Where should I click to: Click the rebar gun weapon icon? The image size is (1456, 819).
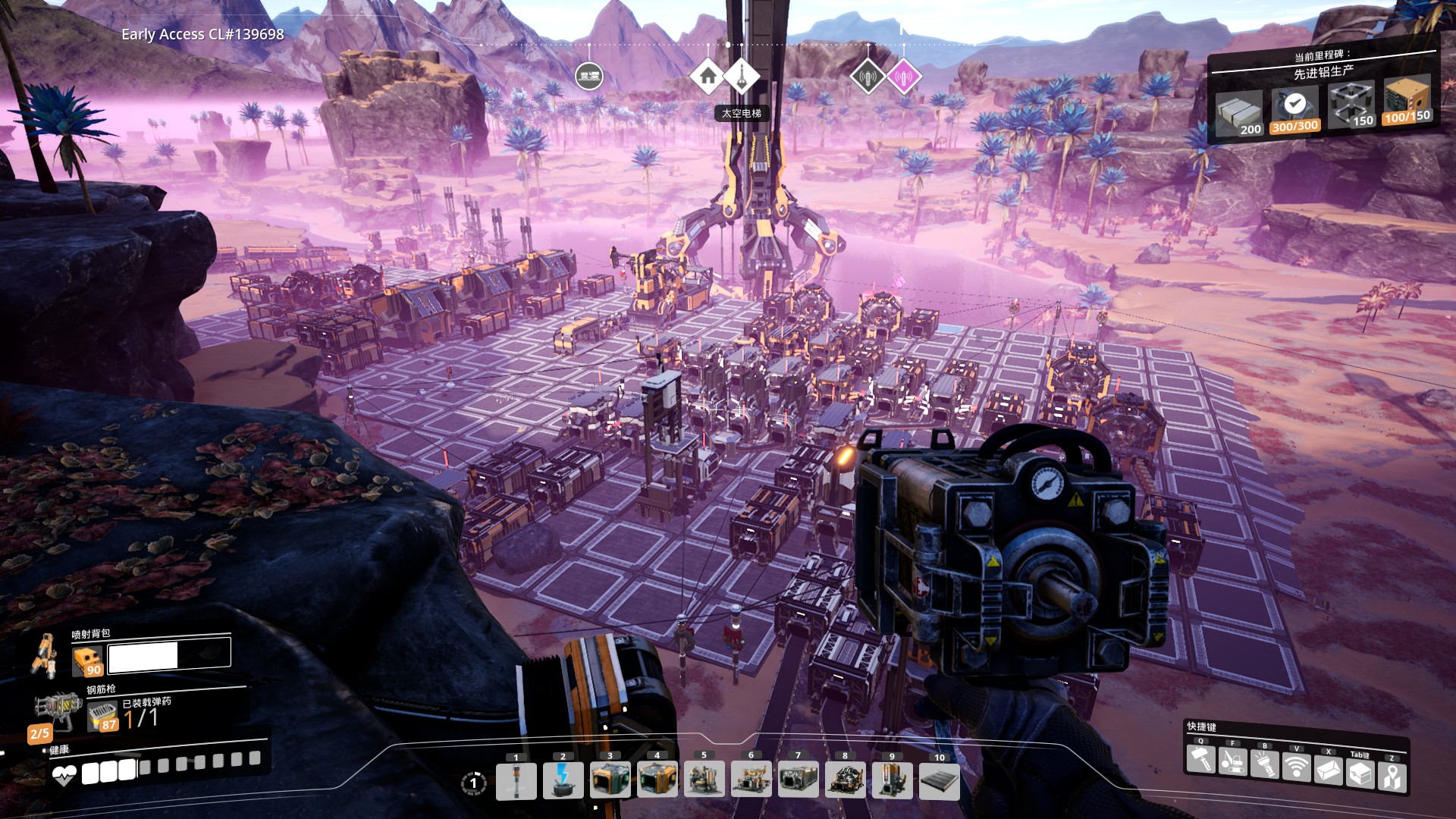(59, 709)
